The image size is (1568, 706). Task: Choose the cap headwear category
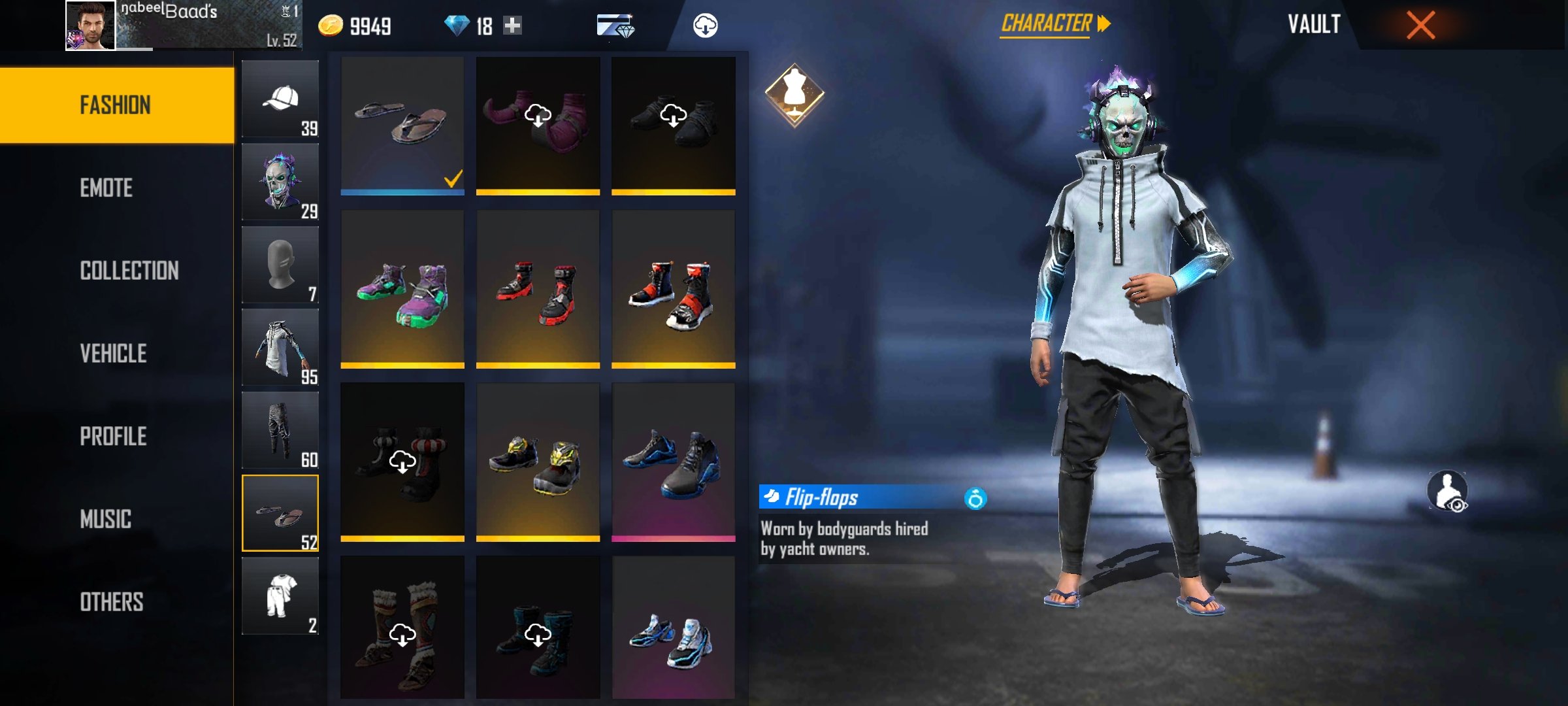(x=280, y=99)
